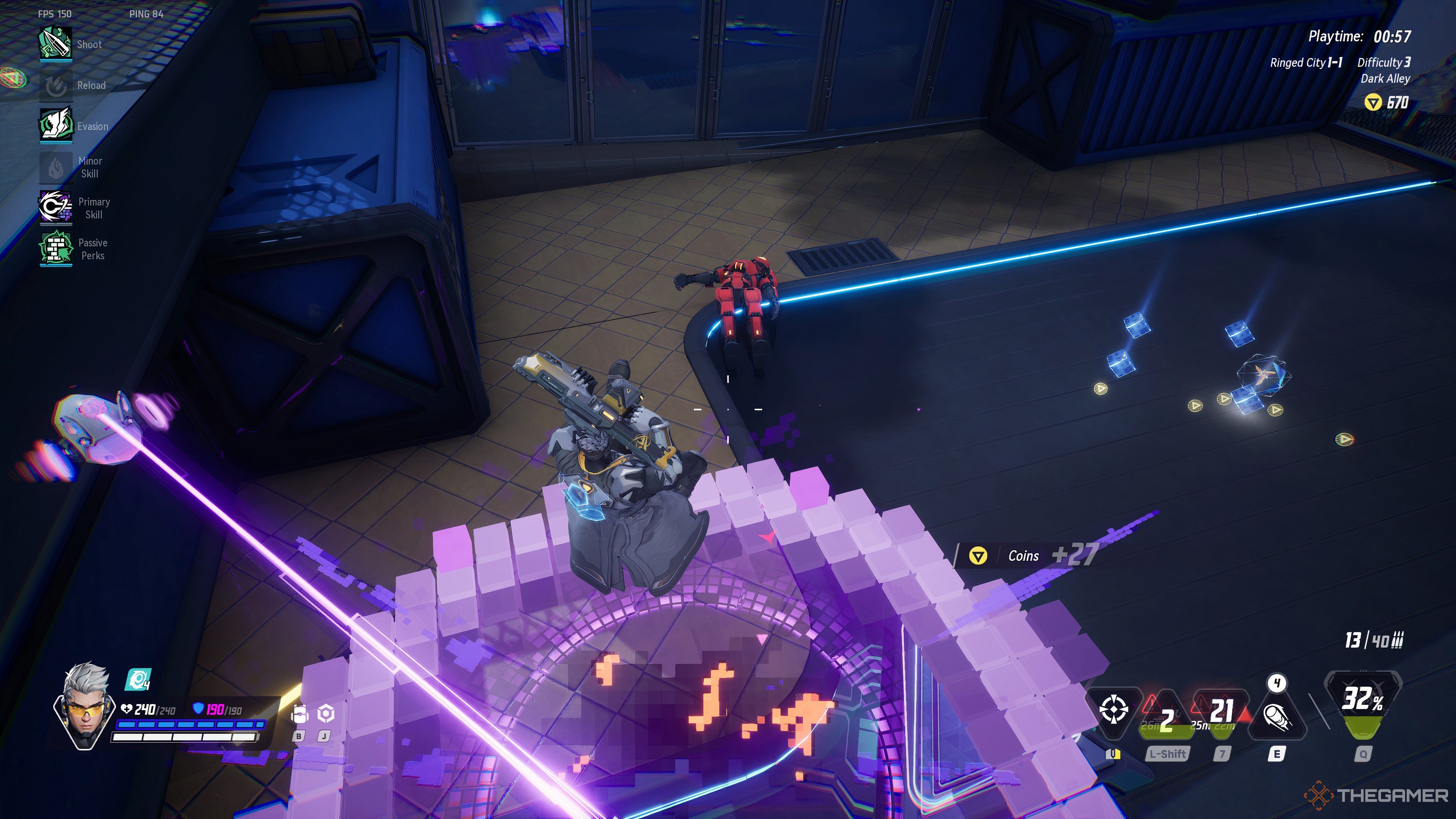Screen dimensions: 1456x819
Task: Use the rocket grenade ability
Action: click(x=1276, y=717)
